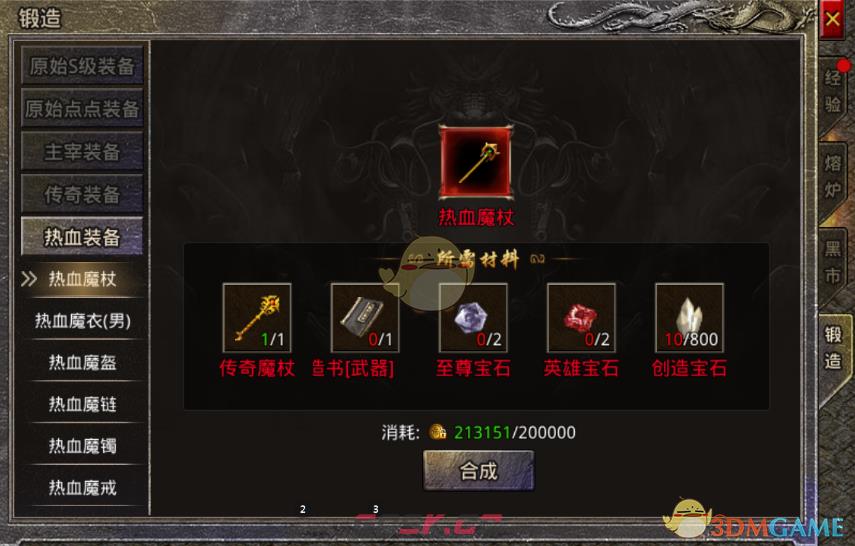Viewport: 855px width, 546px height.
Task: Select the 热血装备 category
Action: point(83,237)
